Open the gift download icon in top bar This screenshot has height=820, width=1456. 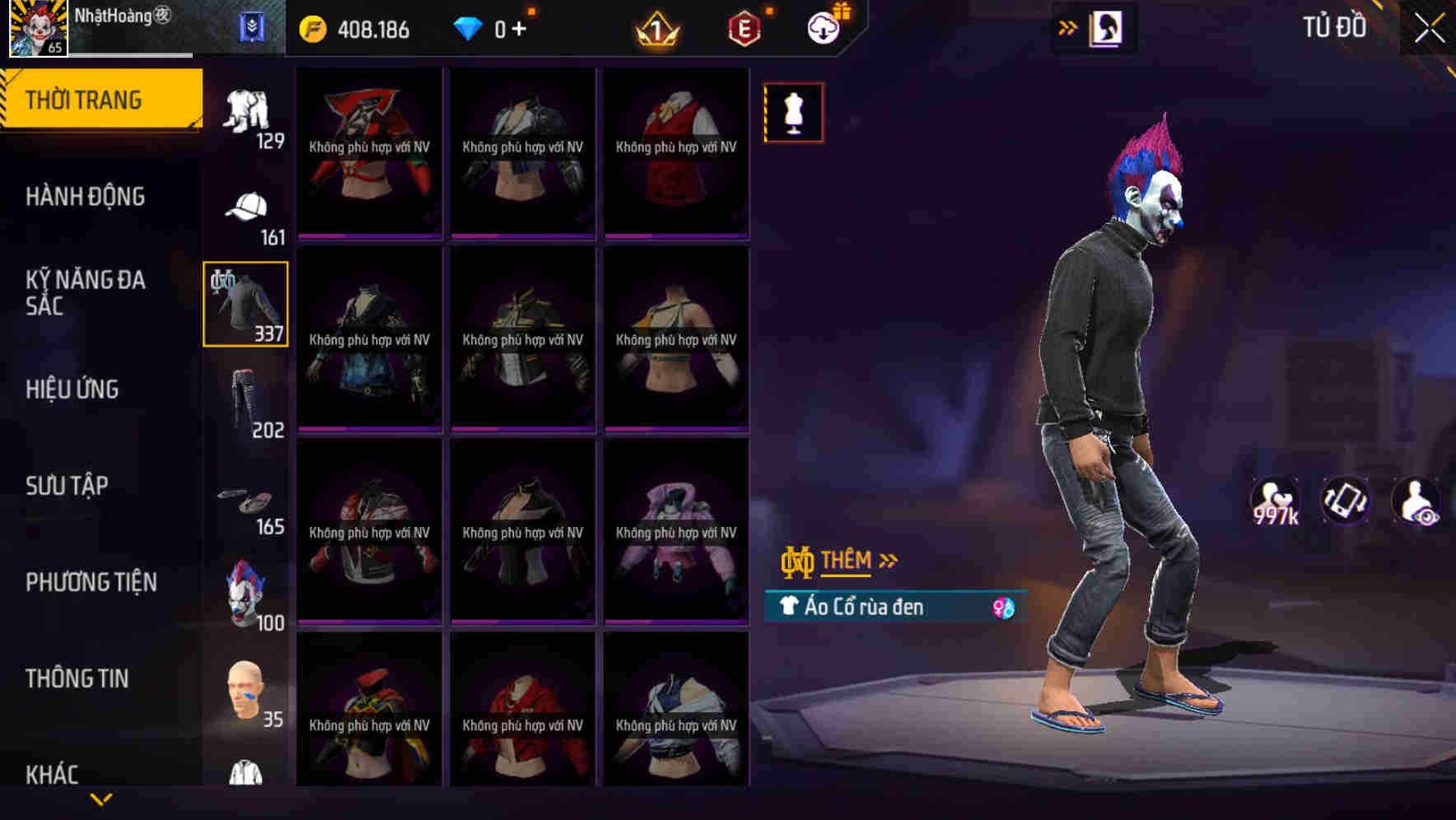[x=826, y=26]
